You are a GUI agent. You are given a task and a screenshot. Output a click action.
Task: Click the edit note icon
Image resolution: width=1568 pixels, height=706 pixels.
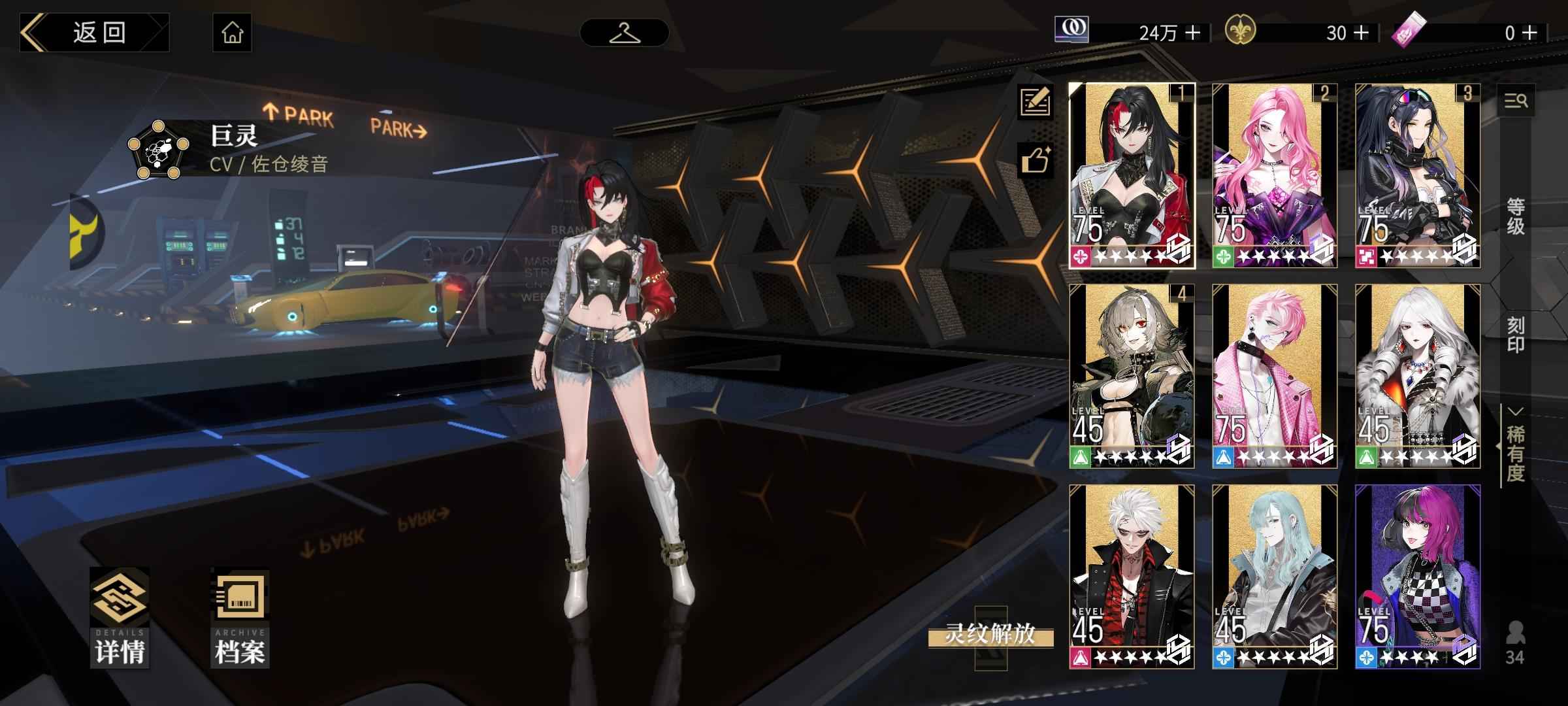[1036, 101]
